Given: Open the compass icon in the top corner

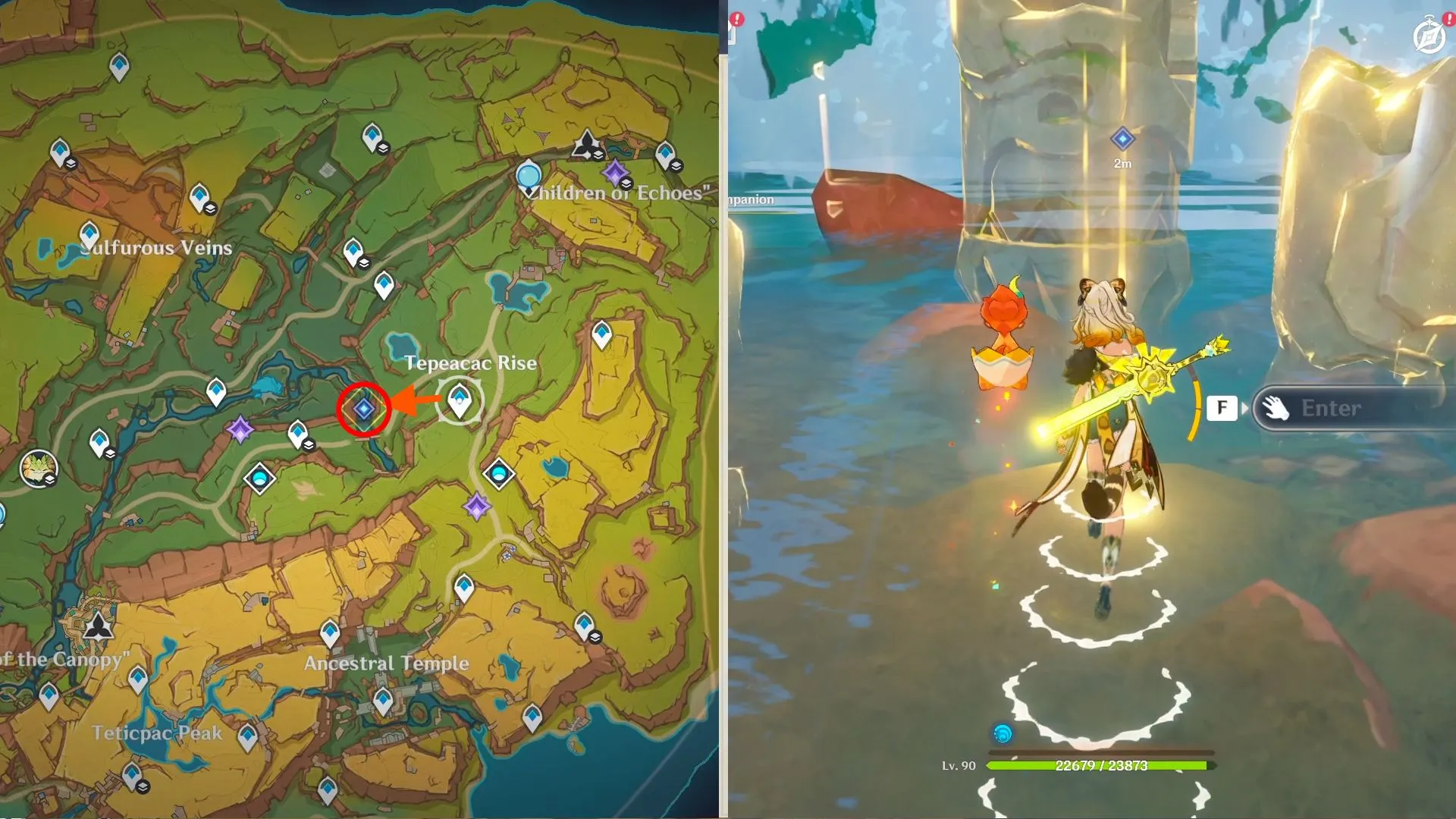Looking at the screenshot, I should click(1429, 36).
